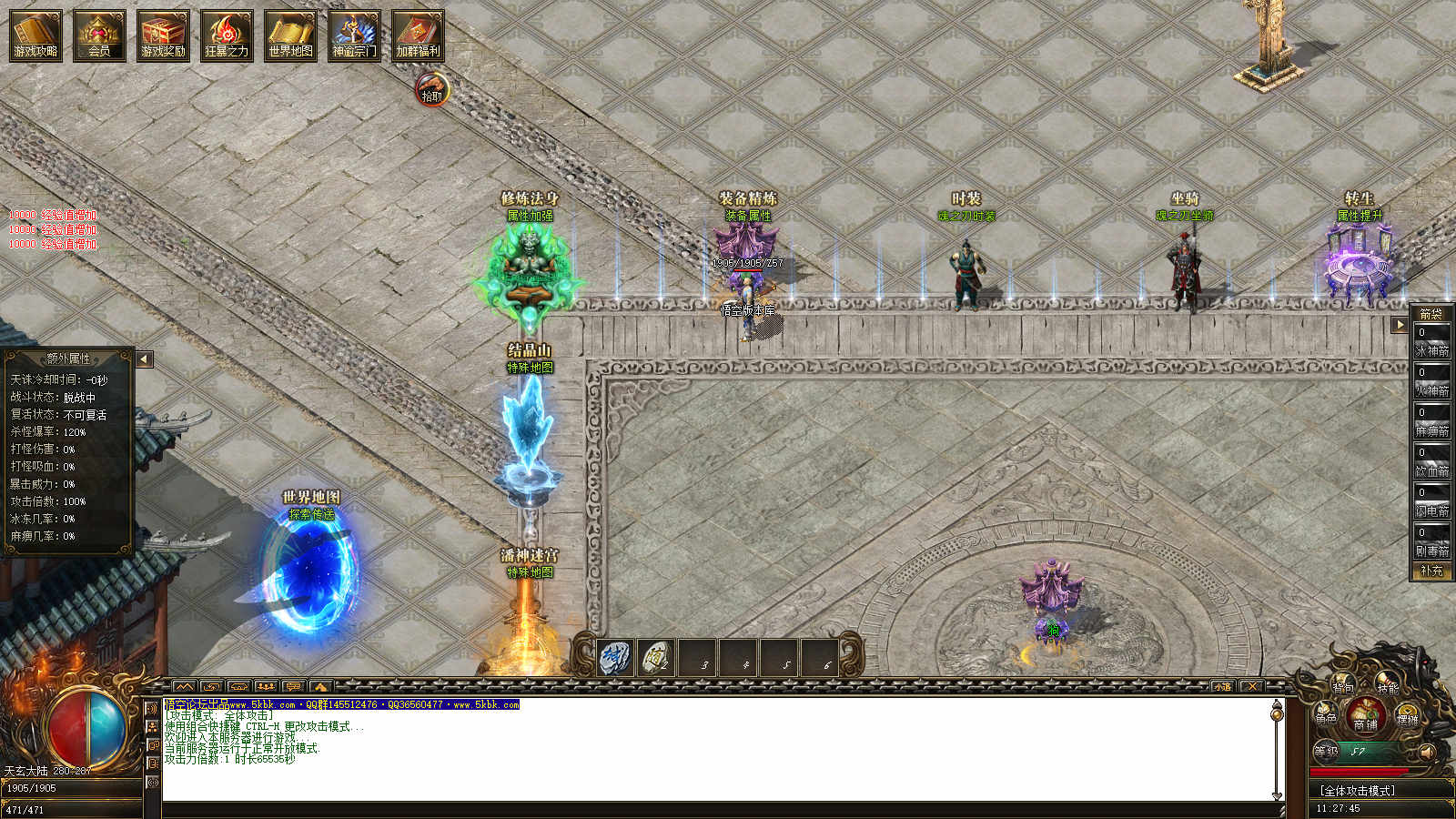1456x819 pixels.
Task: Activate the 狂暴之力 icon
Action: pyautogui.click(x=227, y=35)
